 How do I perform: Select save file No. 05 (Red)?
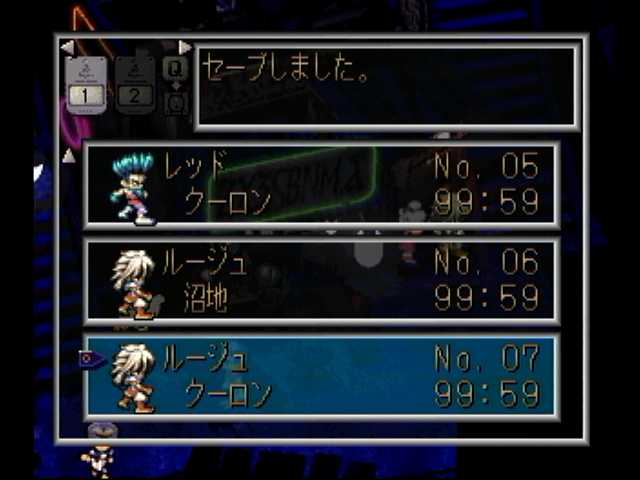(x=320, y=185)
